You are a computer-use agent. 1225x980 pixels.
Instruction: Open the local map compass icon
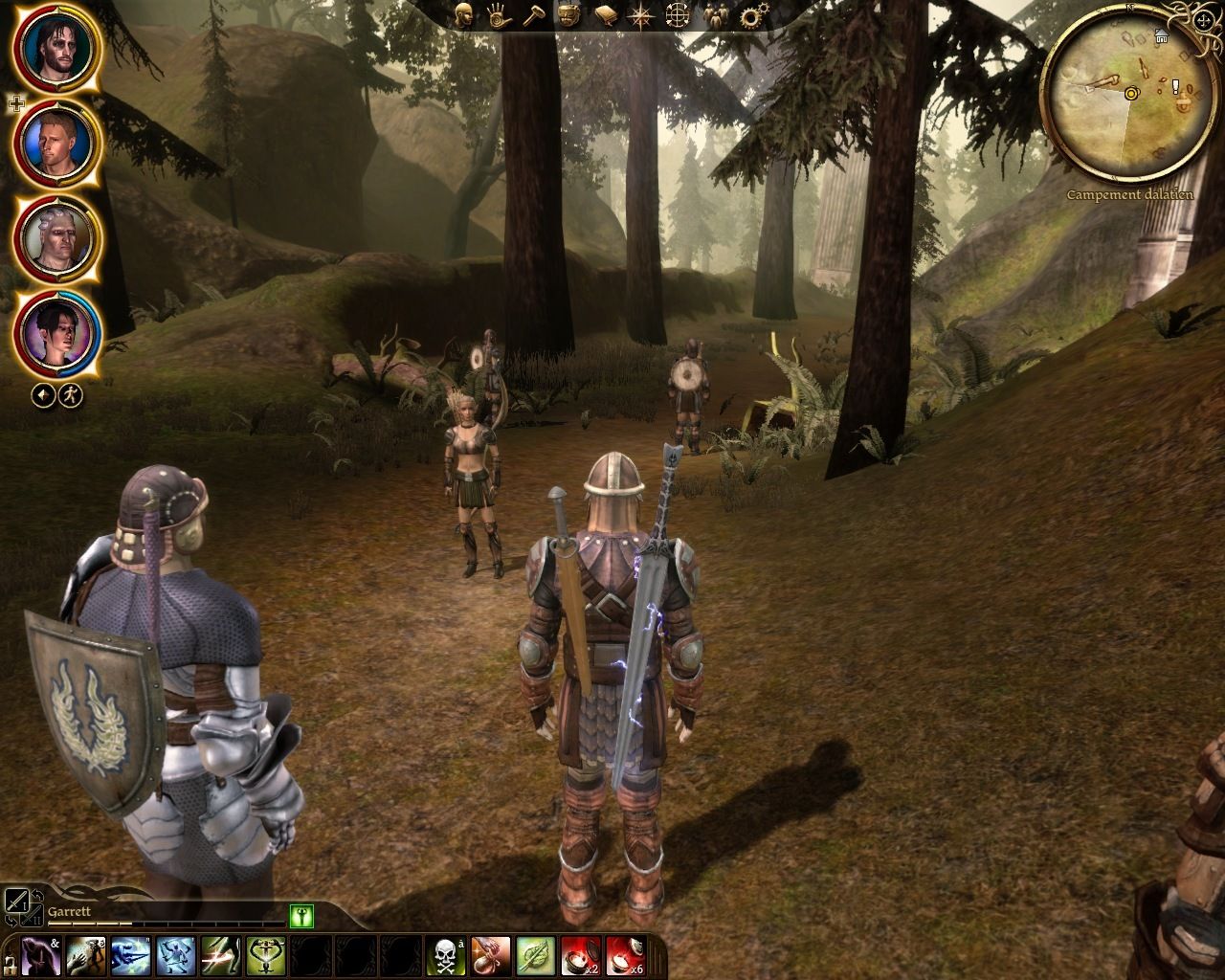(638, 17)
